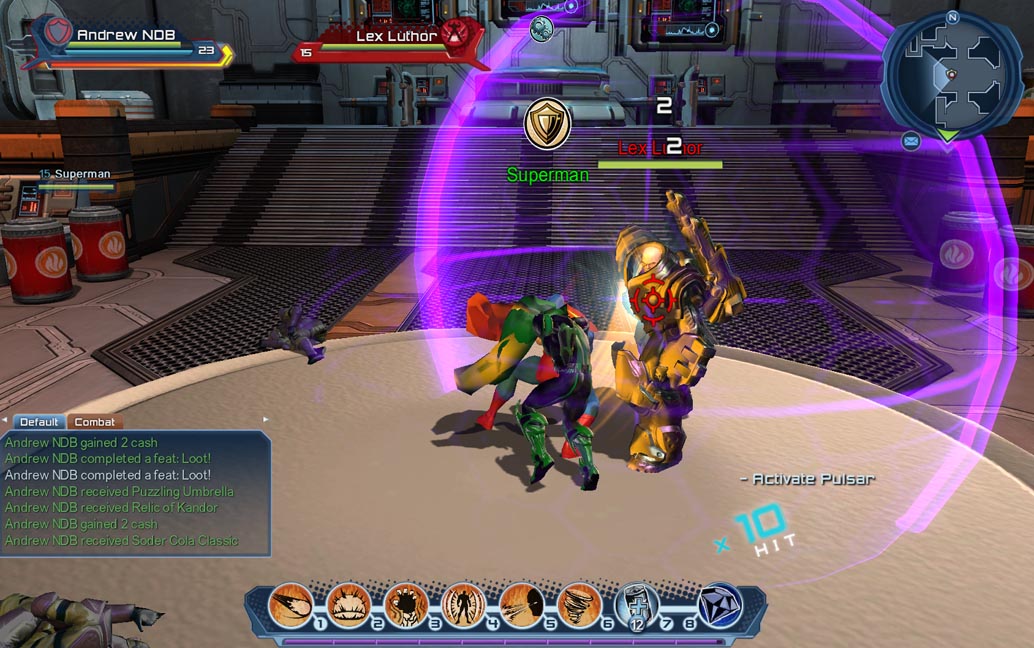The image size is (1034, 648).
Task: Open the mail envelope icon
Action: (911, 142)
